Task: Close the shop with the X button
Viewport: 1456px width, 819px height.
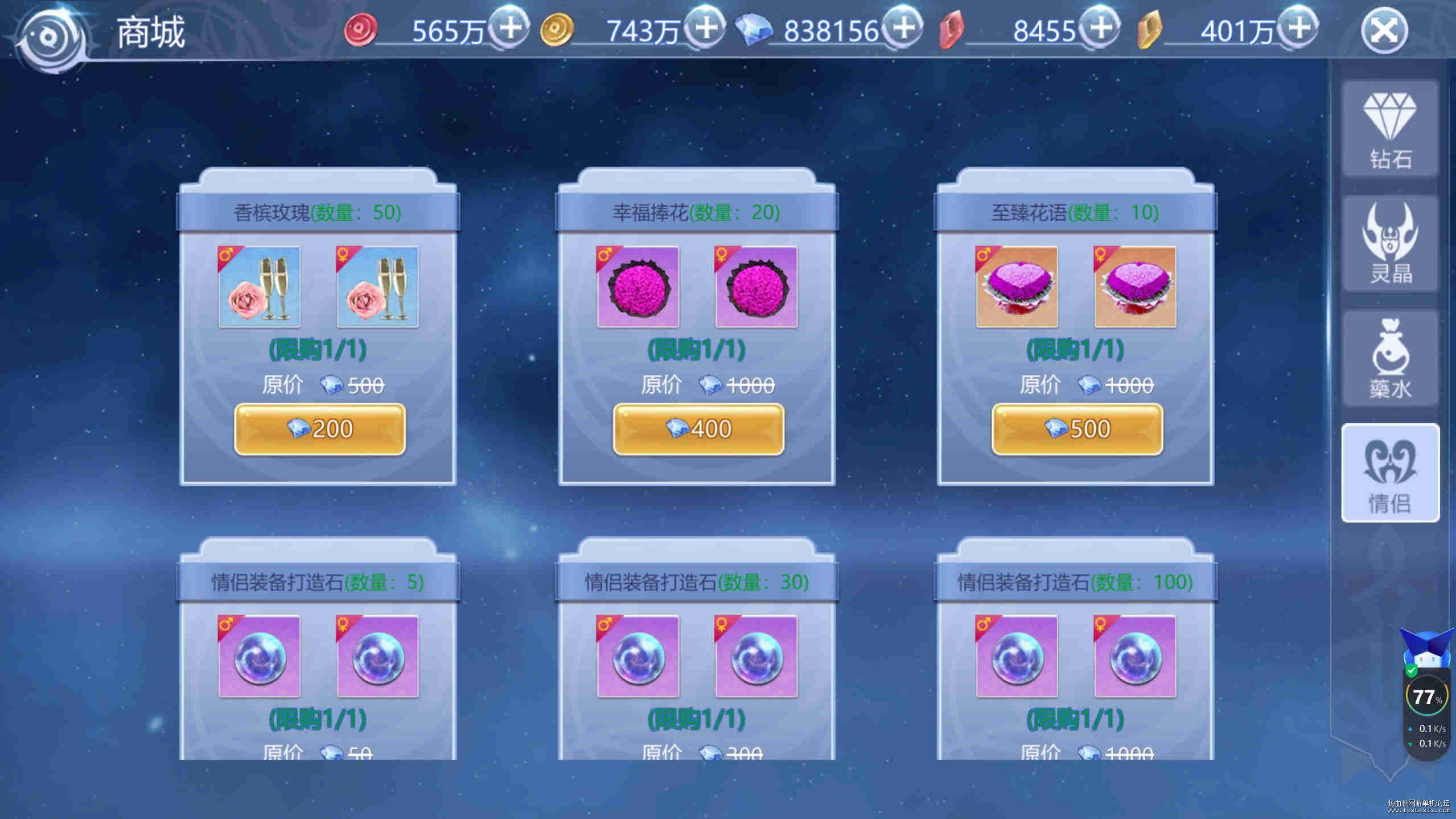Action: [x=1384, y=30]
